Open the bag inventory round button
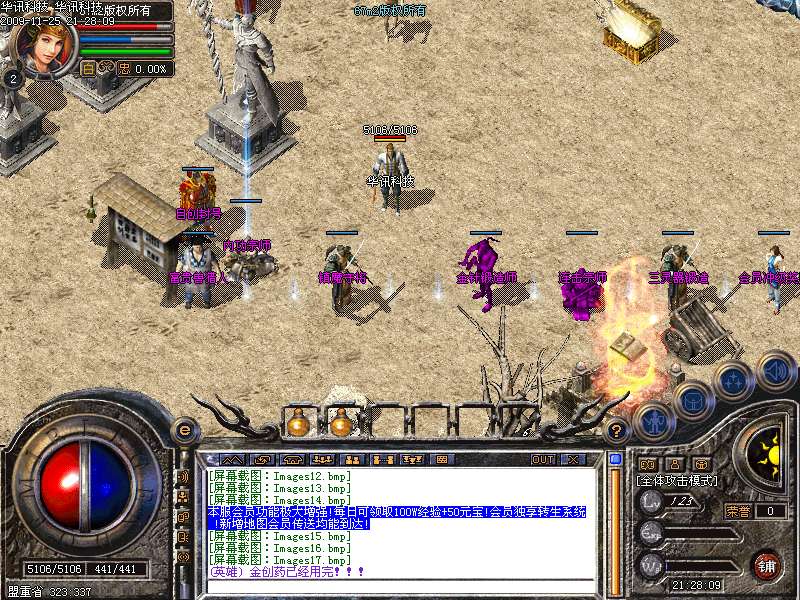Image resolution: width=800 pixels, height=600 pixels. click(692, 400)
